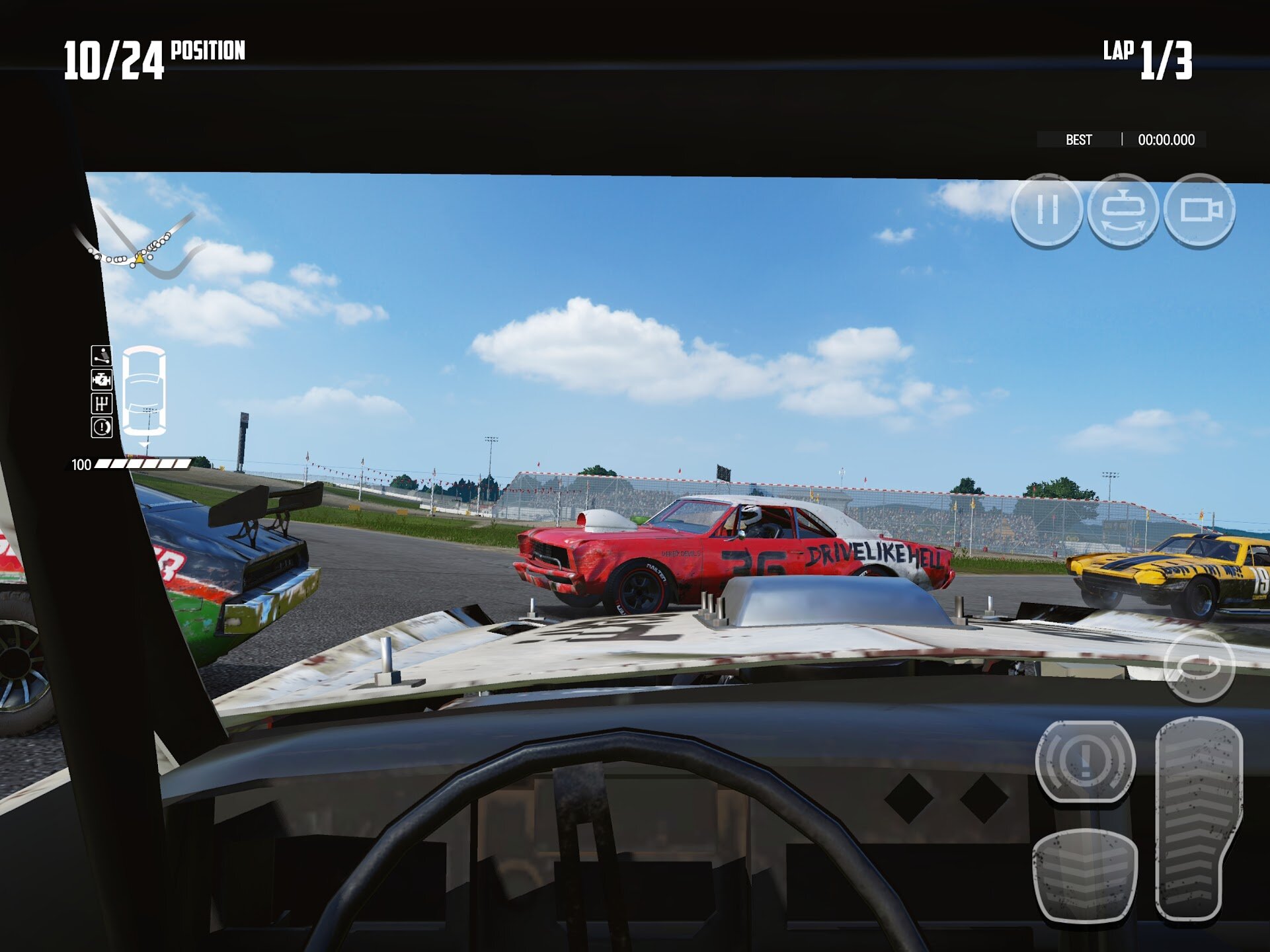The height and width of the screenshot is (952, 1270).
Task: Hit the brake pedal
Action: [x=1084, y=875]
